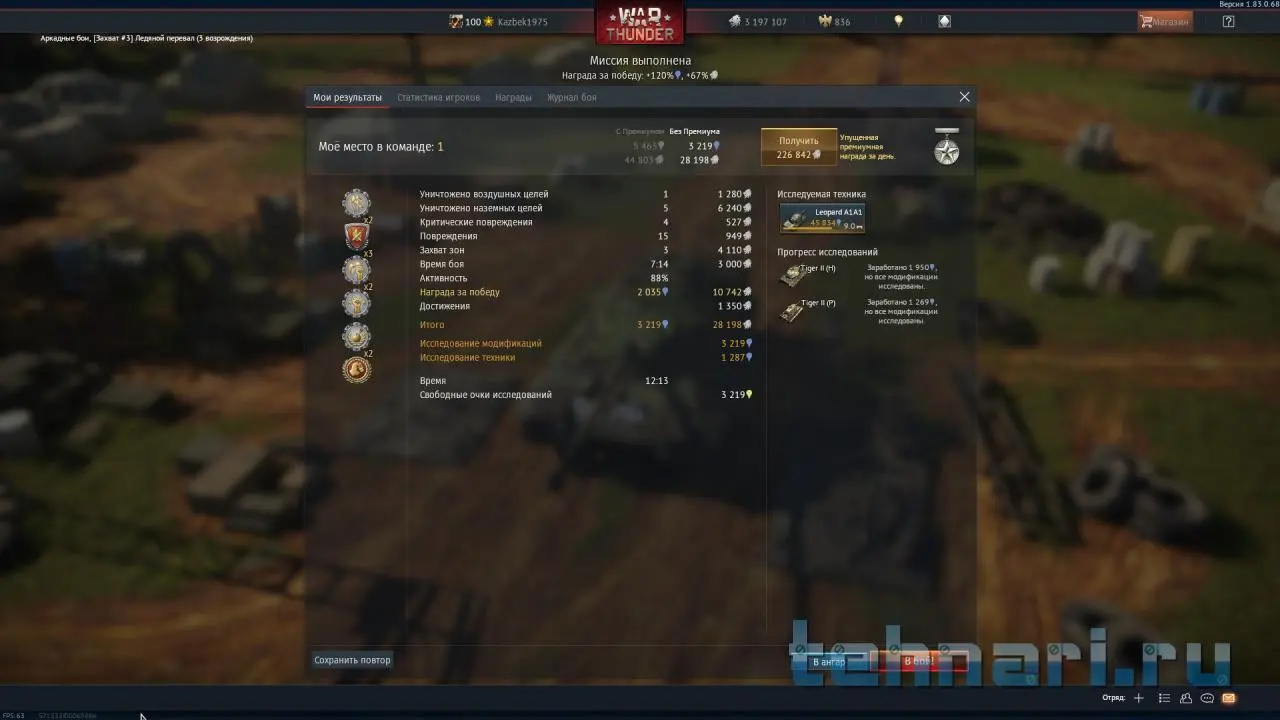Image resolution: width=1280 pixels, height=720 pixels.
Task: Show the "Награды" tab
Action: tap(513, 98)
